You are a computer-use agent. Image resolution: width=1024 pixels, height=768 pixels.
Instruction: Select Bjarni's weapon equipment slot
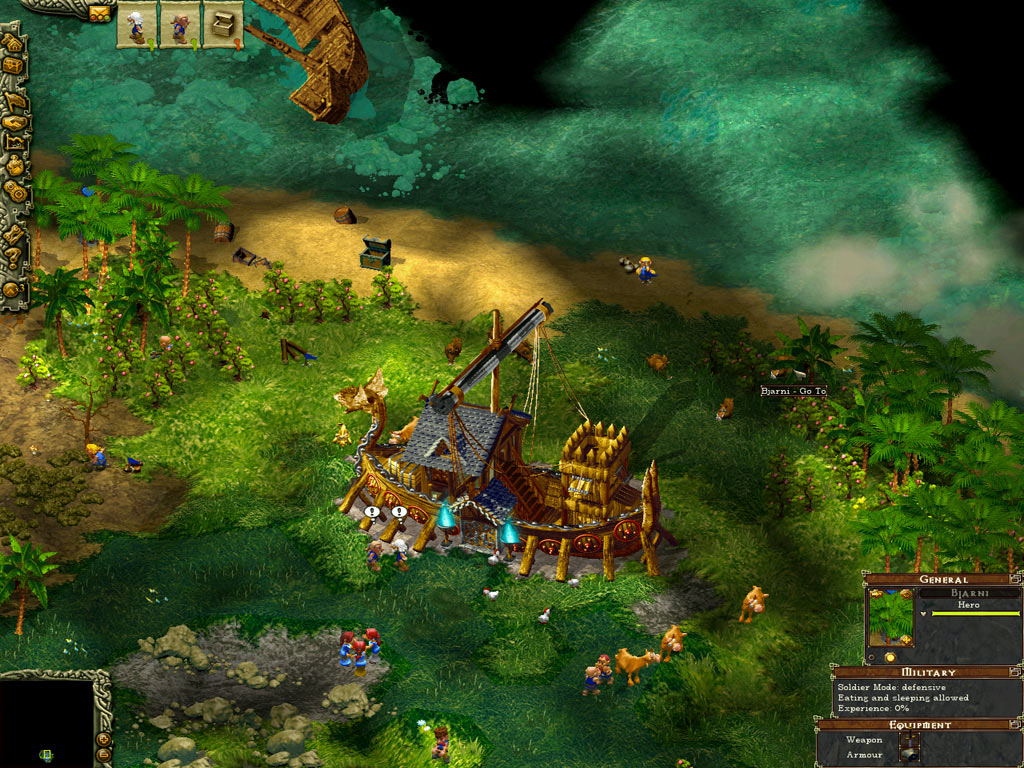(x=908, y=740)
